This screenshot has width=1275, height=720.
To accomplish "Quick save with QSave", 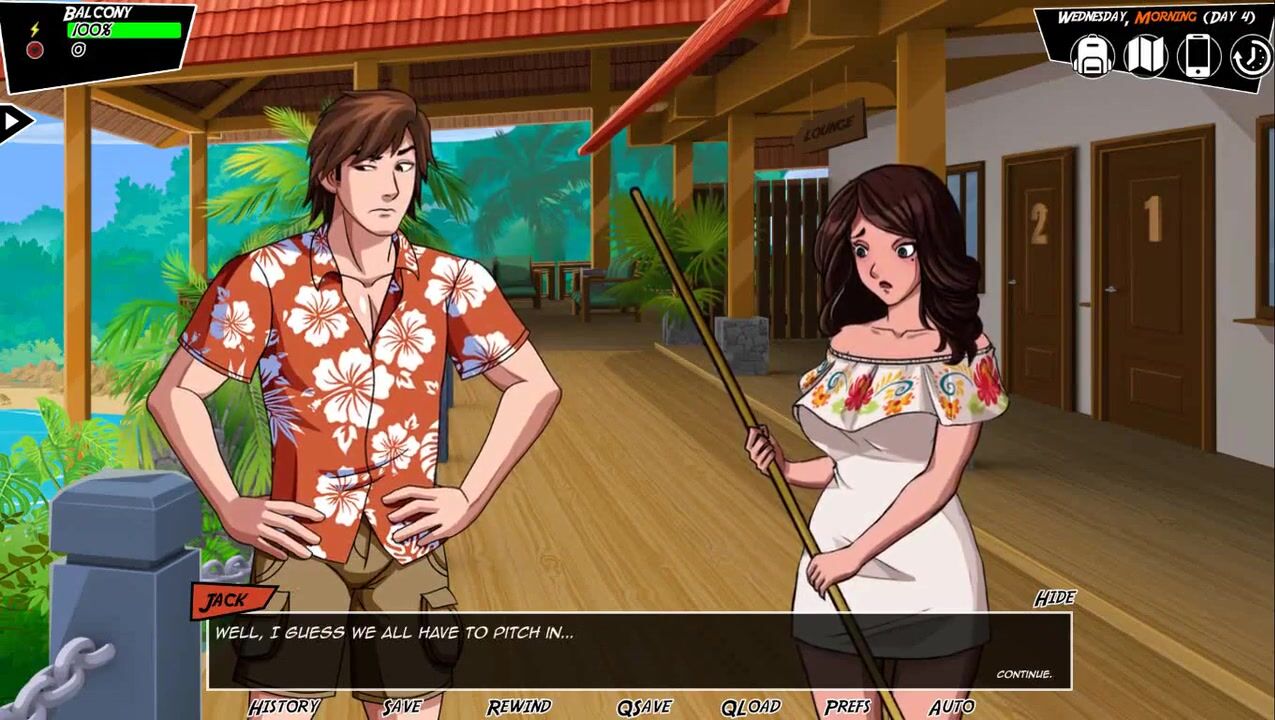I will 644,707.
